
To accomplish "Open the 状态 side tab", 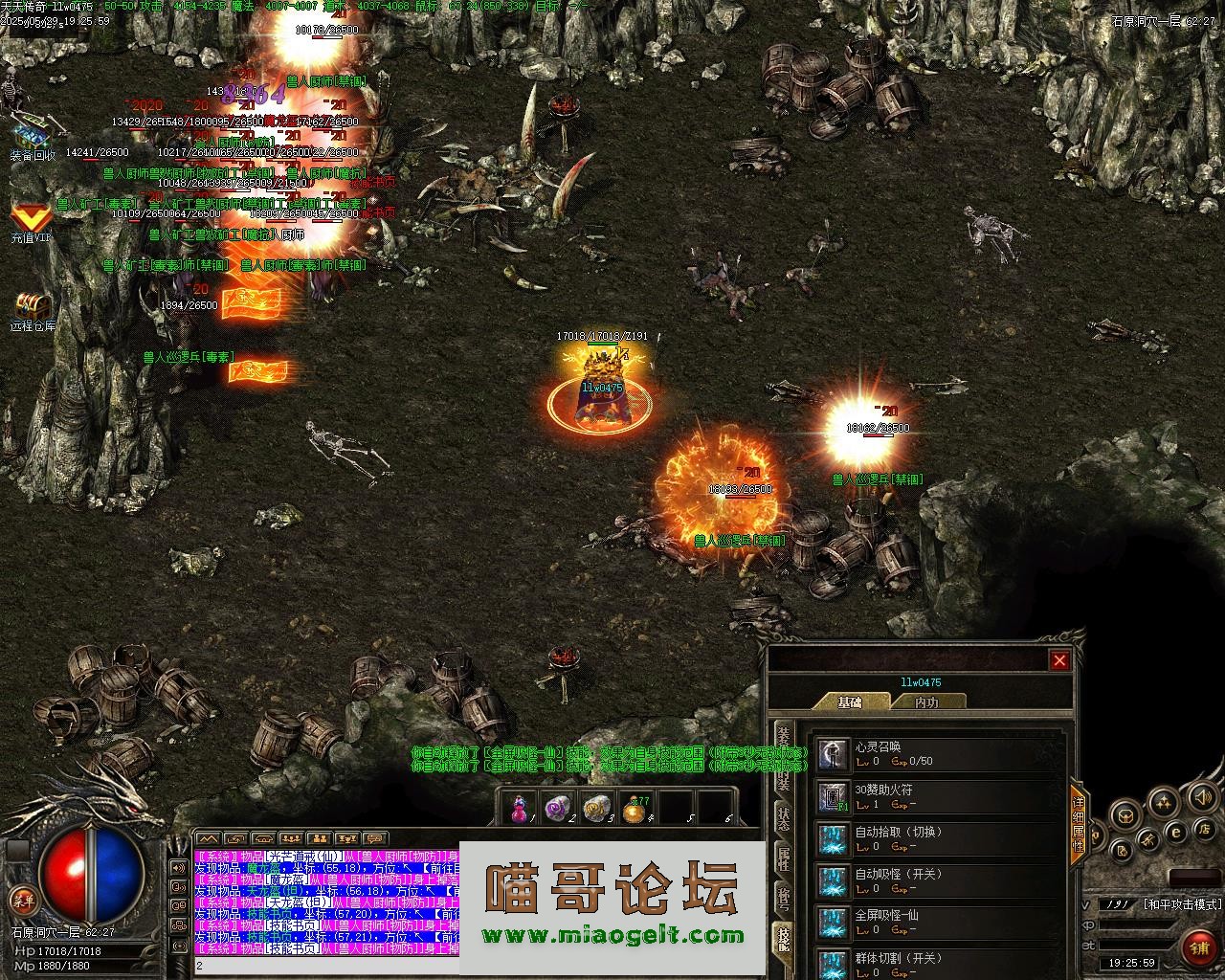I will (x=783, y=820).
